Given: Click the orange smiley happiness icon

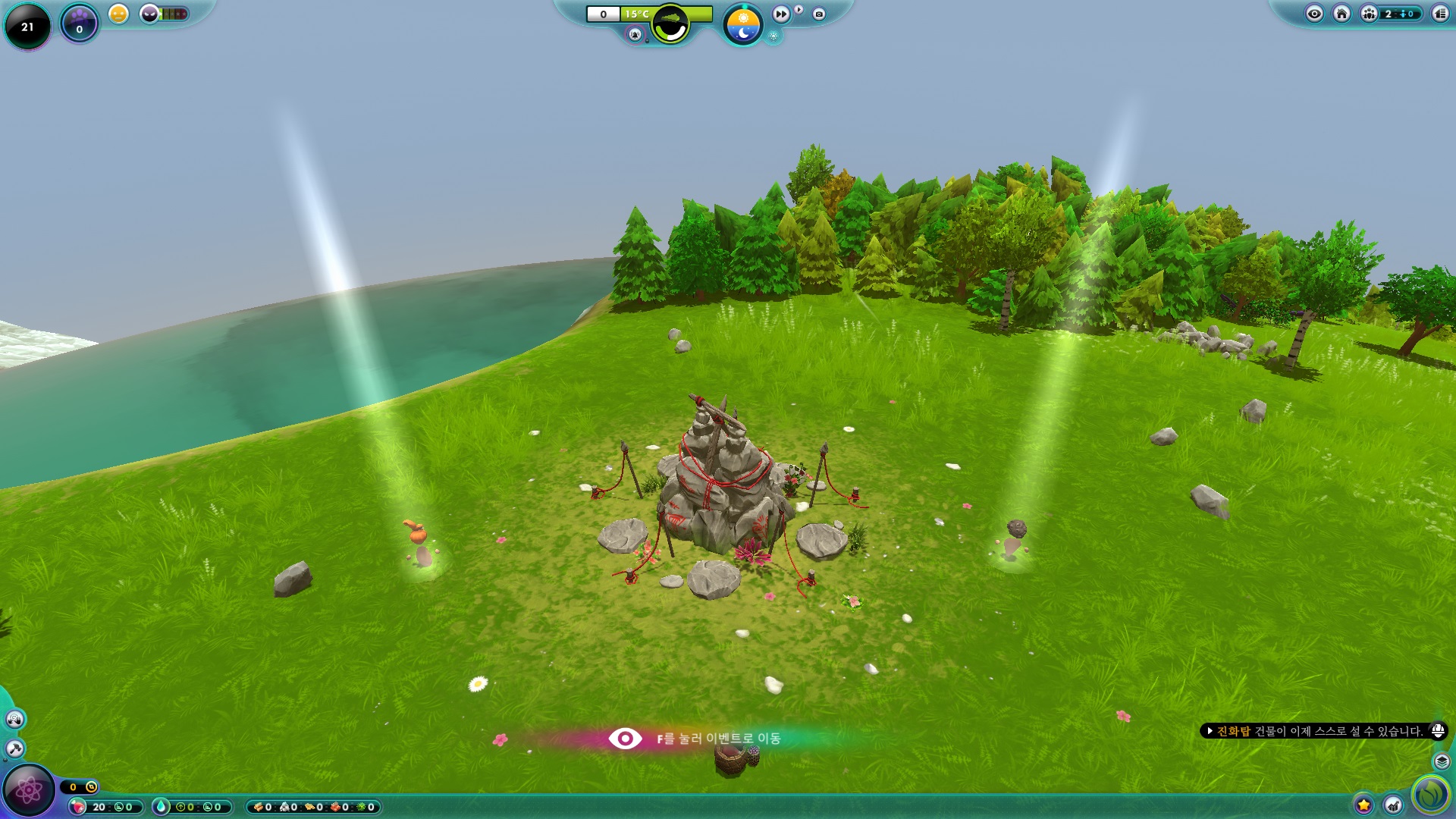Looking at the screenshot, I should 118,14.
